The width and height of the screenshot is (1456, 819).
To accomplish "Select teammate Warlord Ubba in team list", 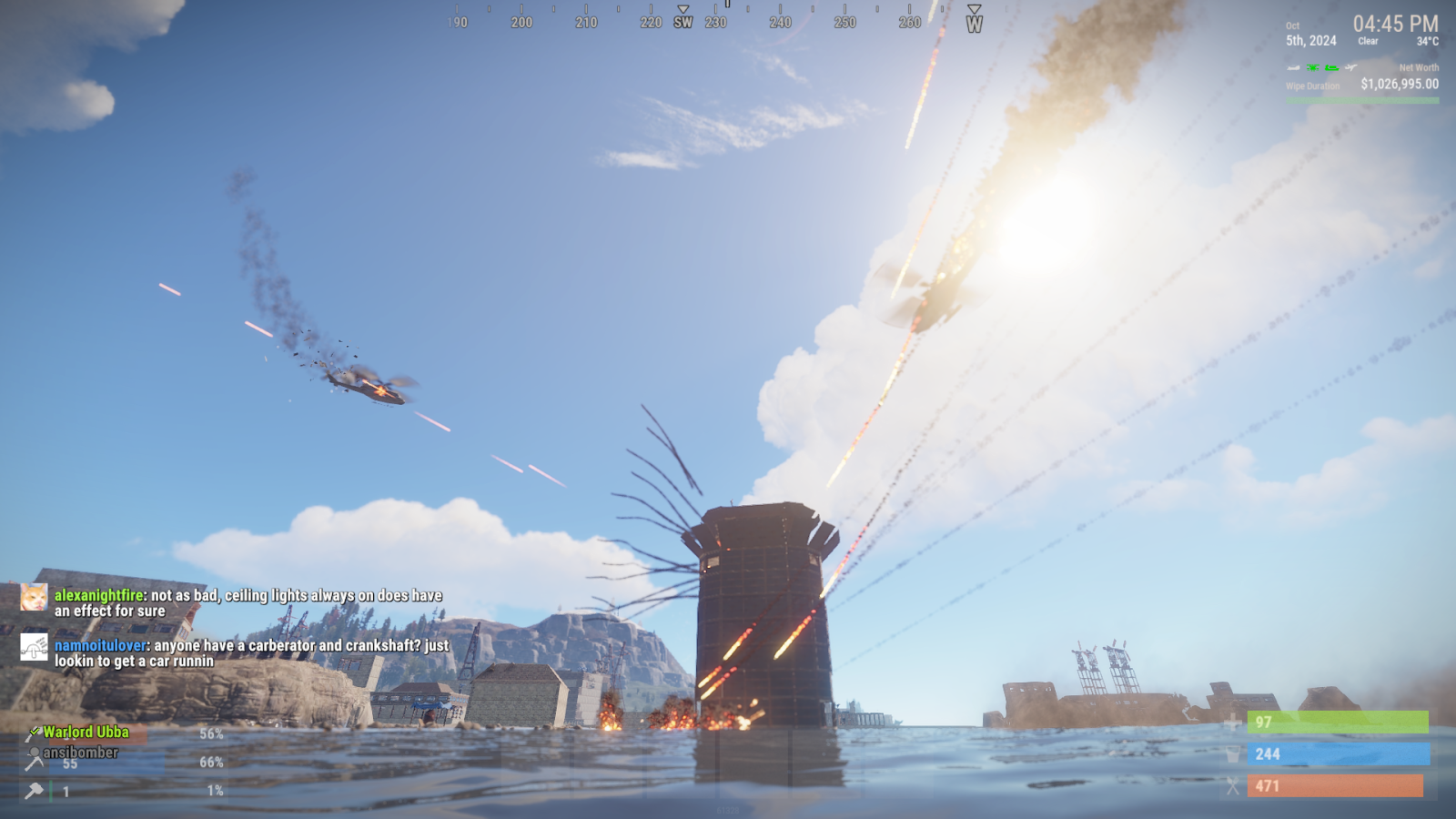I will [86, 733].
